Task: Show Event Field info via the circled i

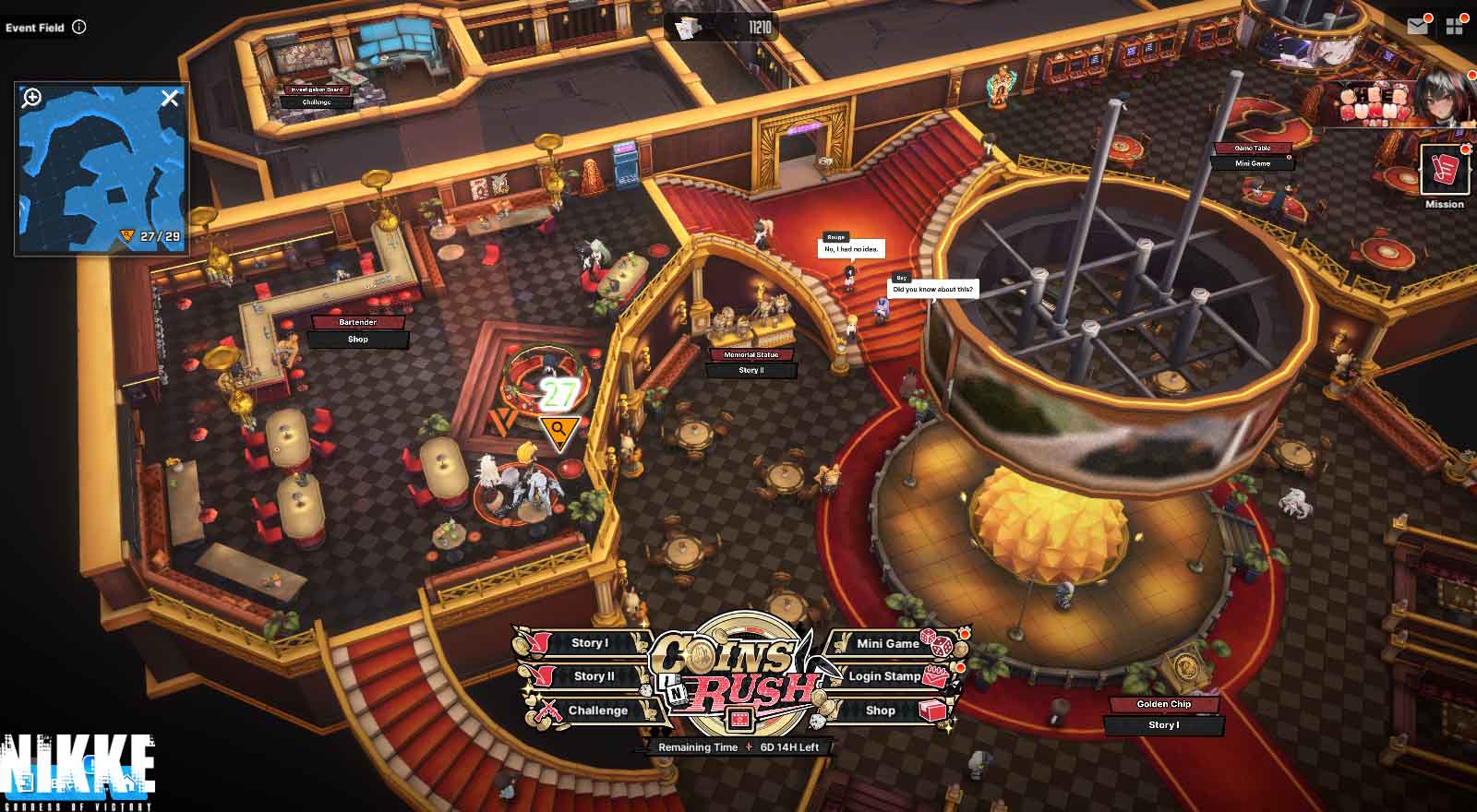Action: 79,27
